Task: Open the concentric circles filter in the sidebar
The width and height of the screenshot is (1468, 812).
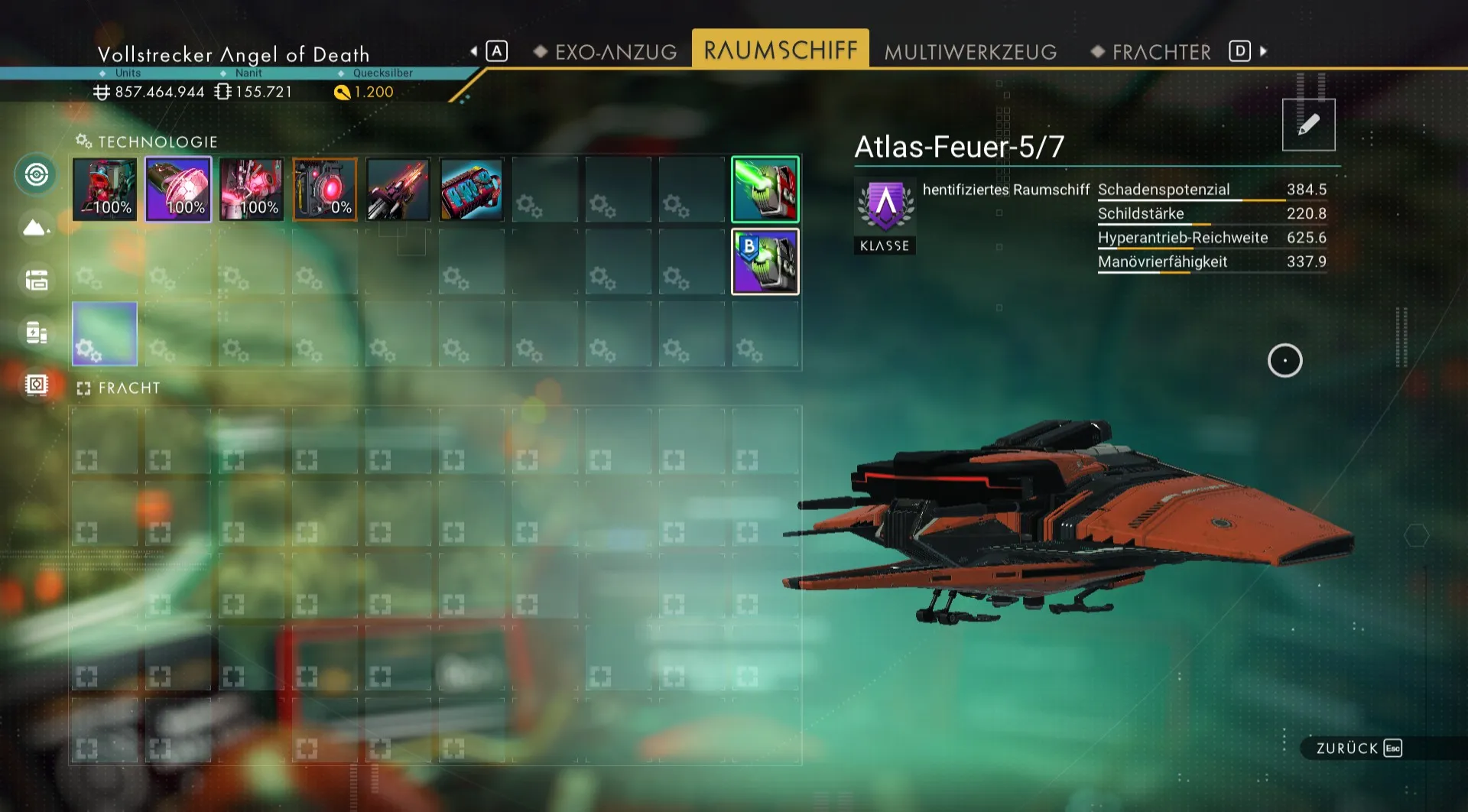Action: coord(36,174)
